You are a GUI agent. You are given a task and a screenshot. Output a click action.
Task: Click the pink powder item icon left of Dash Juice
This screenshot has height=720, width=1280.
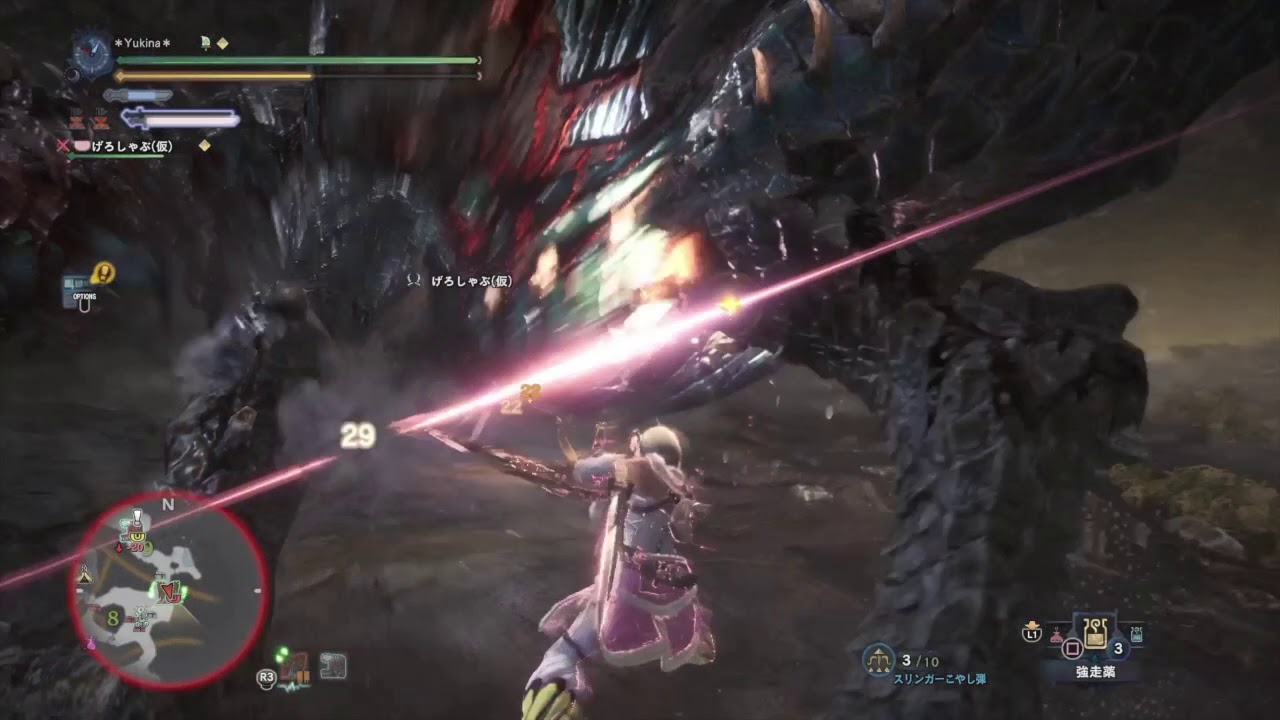pos(1057,634)
